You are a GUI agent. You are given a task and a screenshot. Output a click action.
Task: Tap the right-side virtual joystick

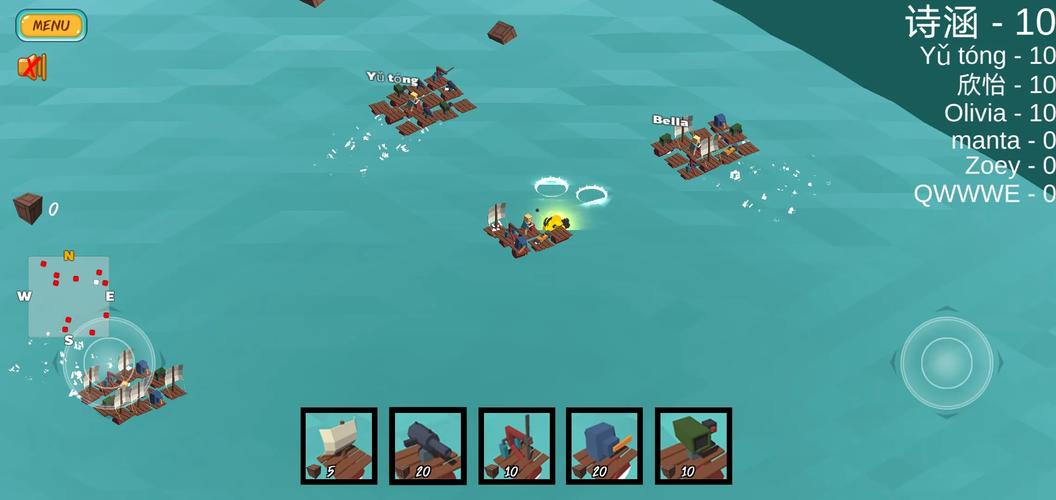[946, 362]
